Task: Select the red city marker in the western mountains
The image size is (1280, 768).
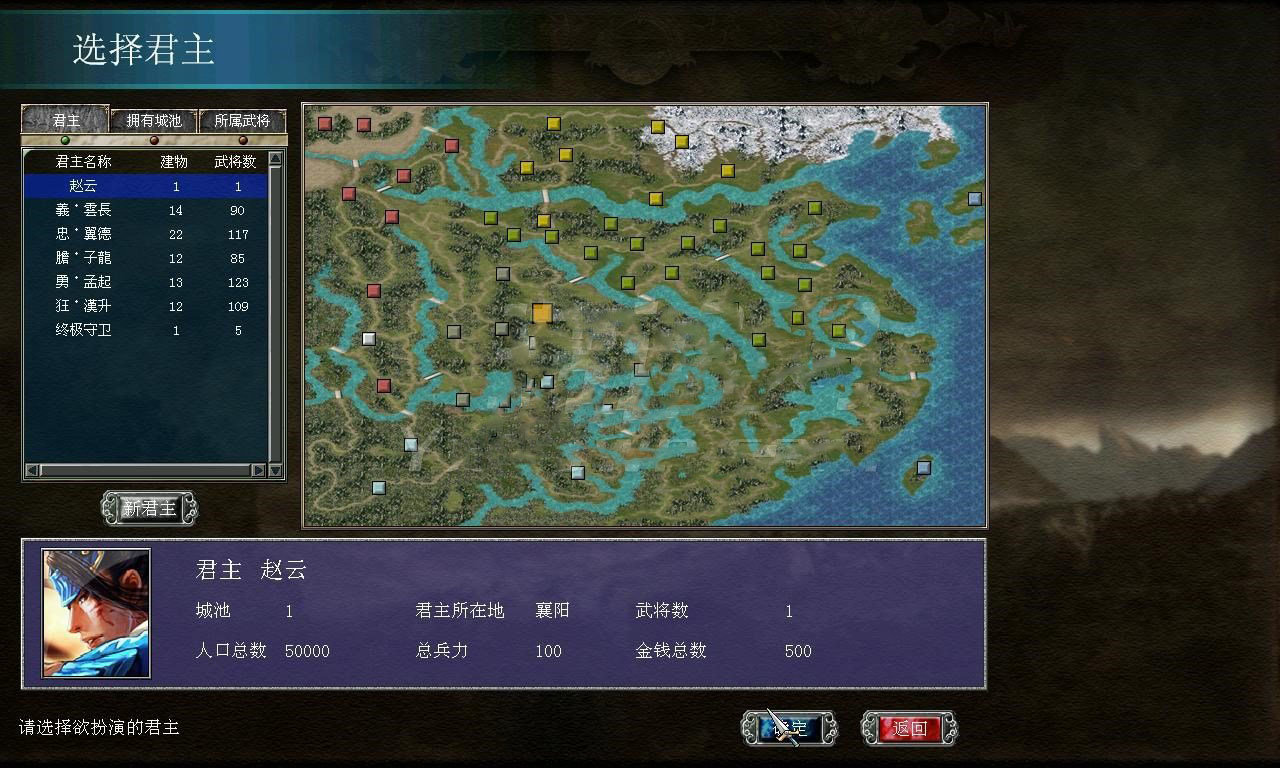Action: coord(373,290)
